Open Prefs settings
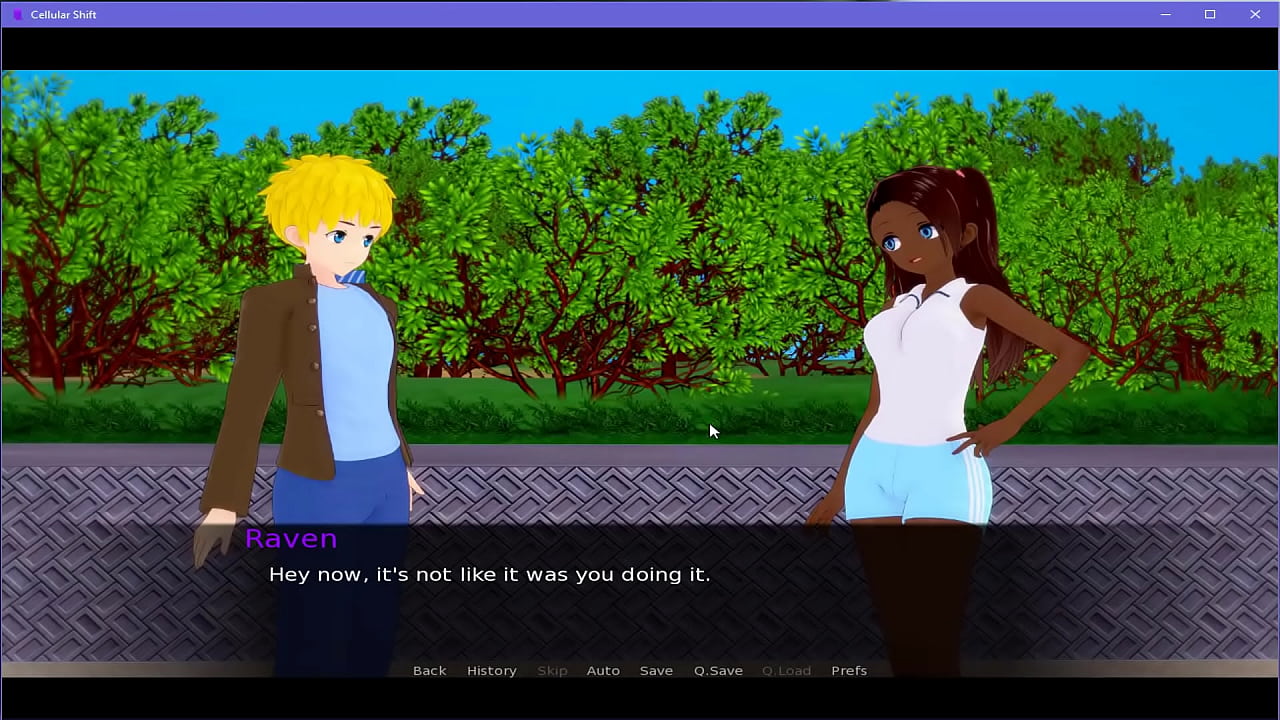This screenshot has height=720, width=1280. click(849, 670)
